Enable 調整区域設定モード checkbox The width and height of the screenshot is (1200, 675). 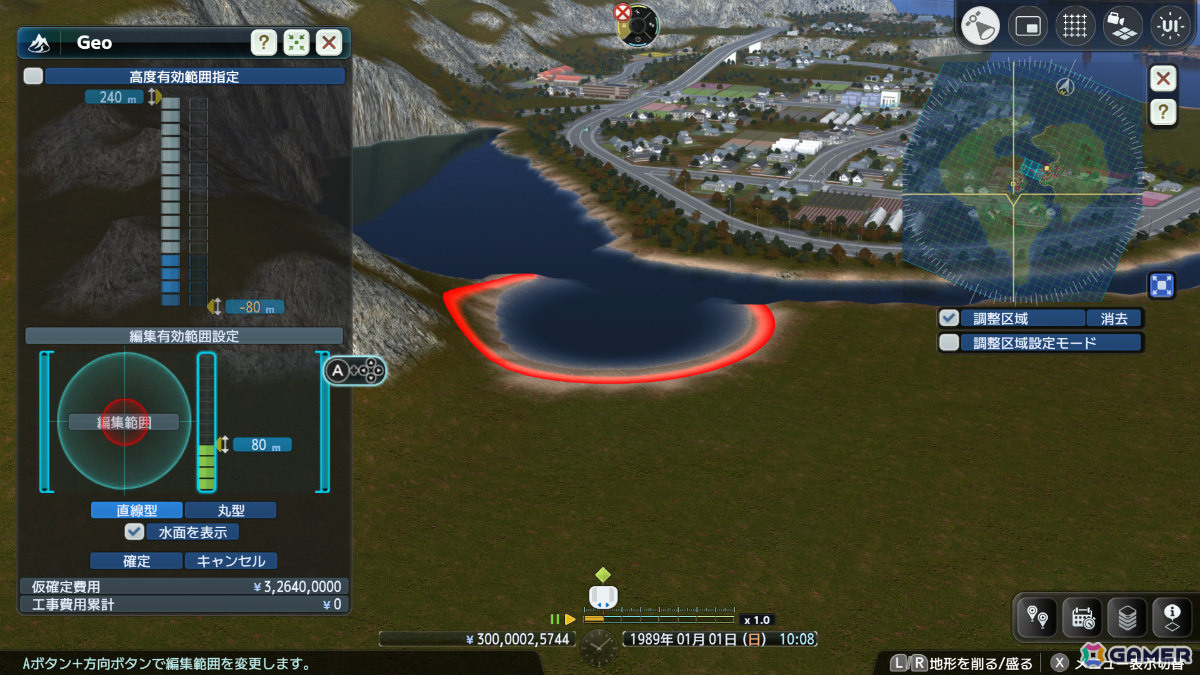pyautogui.click(x=949, y=343)
